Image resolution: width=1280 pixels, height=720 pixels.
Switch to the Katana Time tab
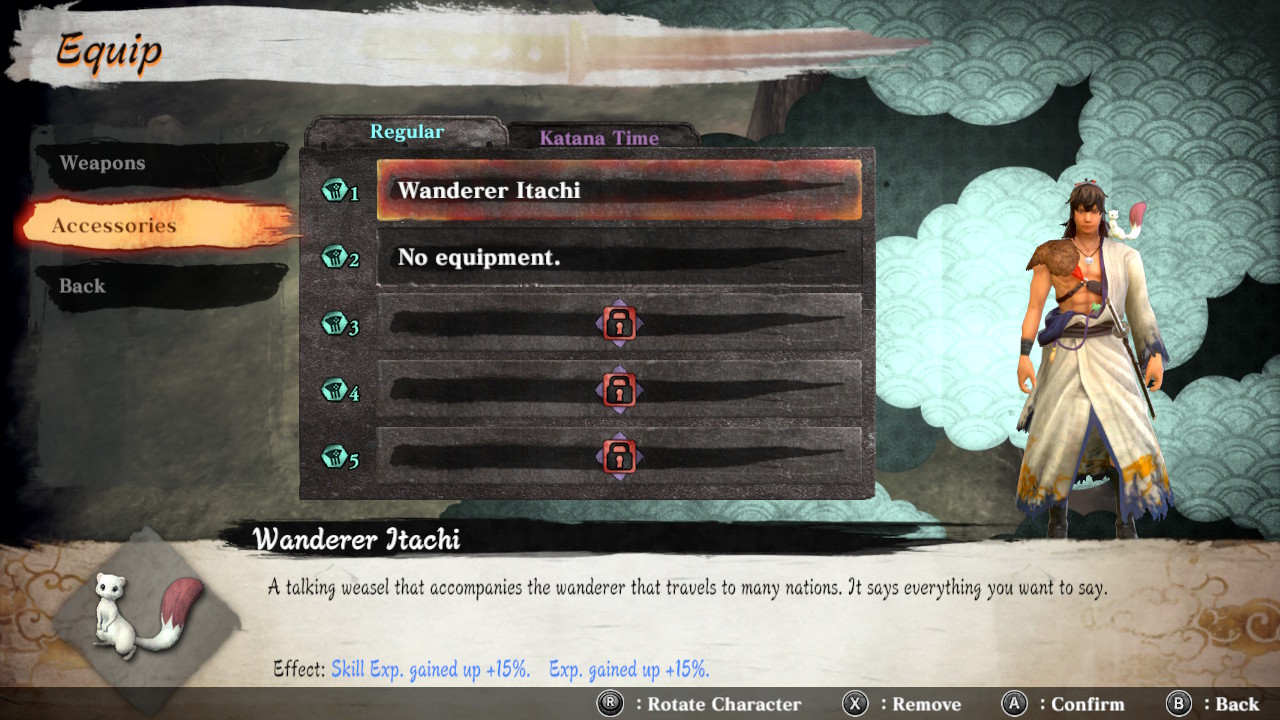[x=602, y=138]
